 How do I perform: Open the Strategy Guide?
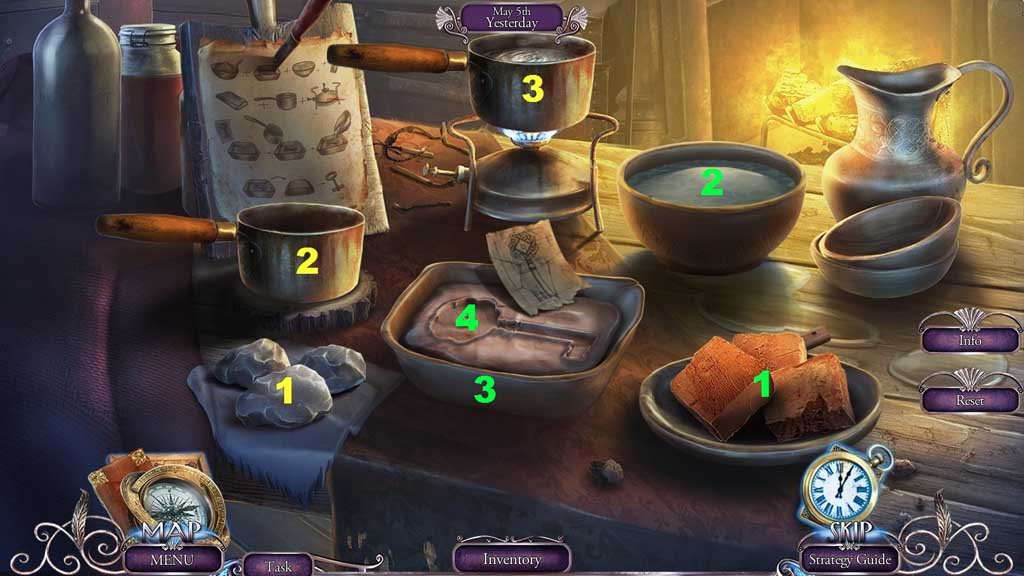pyautogui.click(x=850, y=559)
